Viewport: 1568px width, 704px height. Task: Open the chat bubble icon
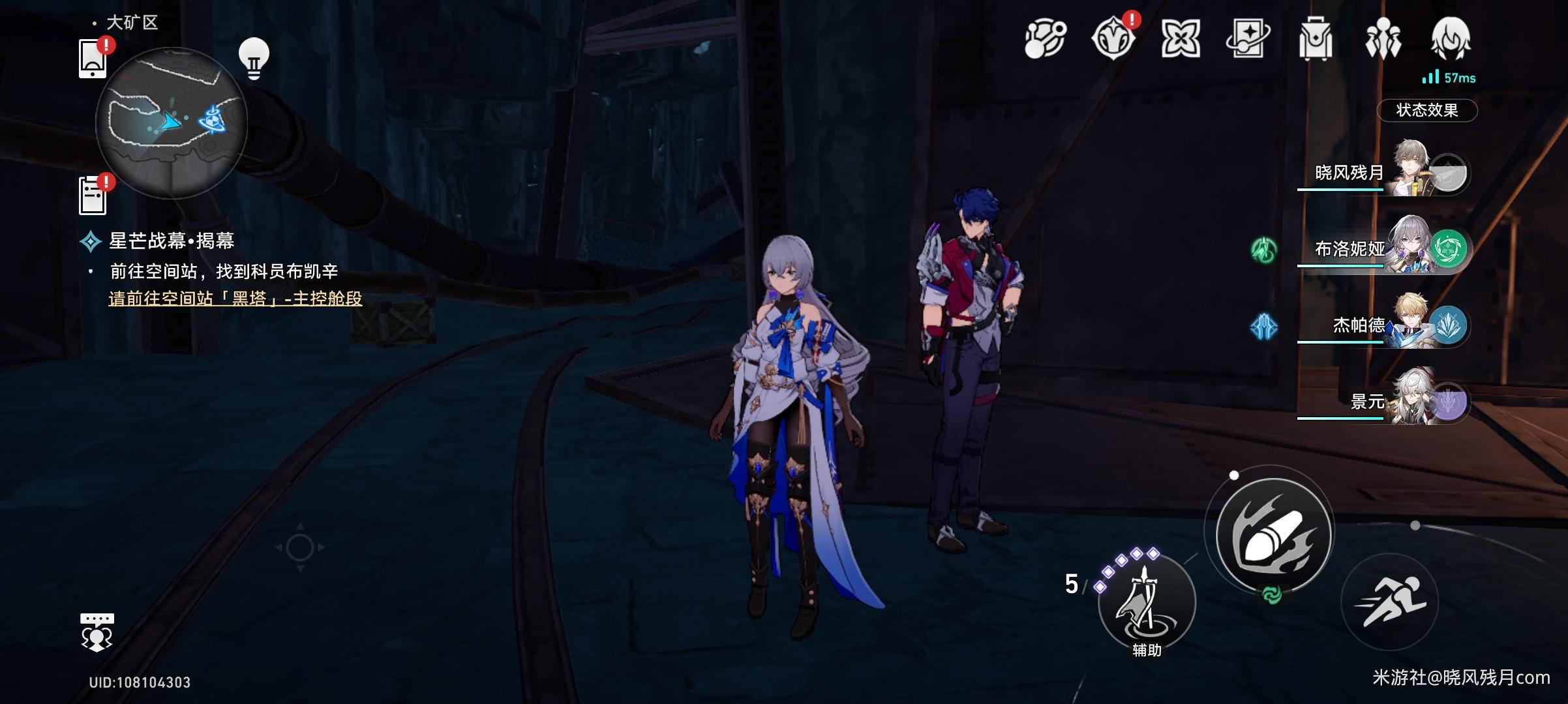tap(97, 632)
